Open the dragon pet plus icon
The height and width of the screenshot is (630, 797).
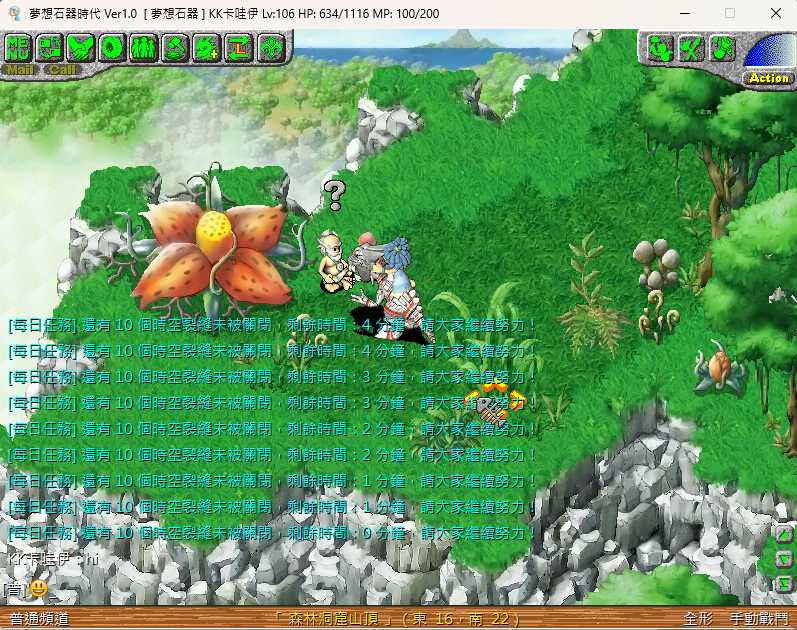pyautogui.click(x=207, y=47)
